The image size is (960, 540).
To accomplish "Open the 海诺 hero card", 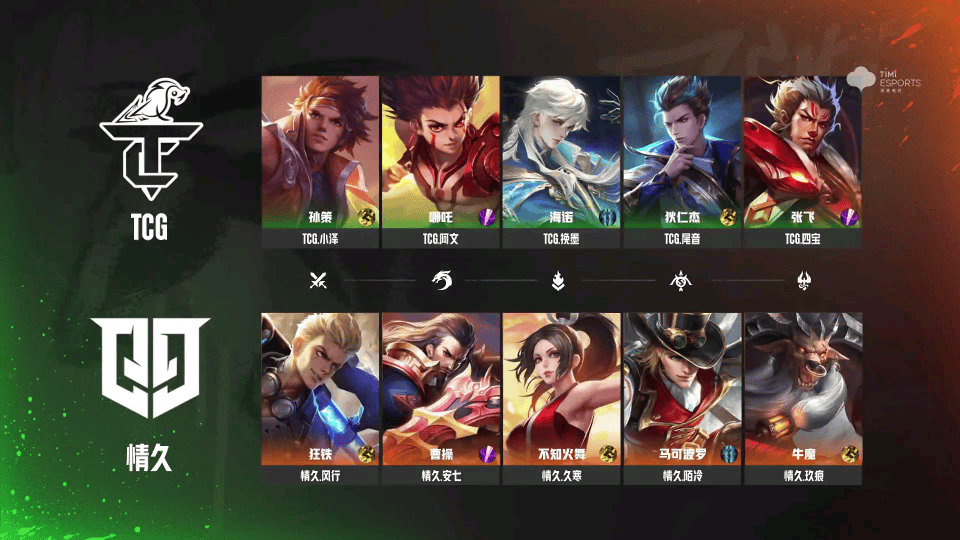I will (x=561, y=152).
